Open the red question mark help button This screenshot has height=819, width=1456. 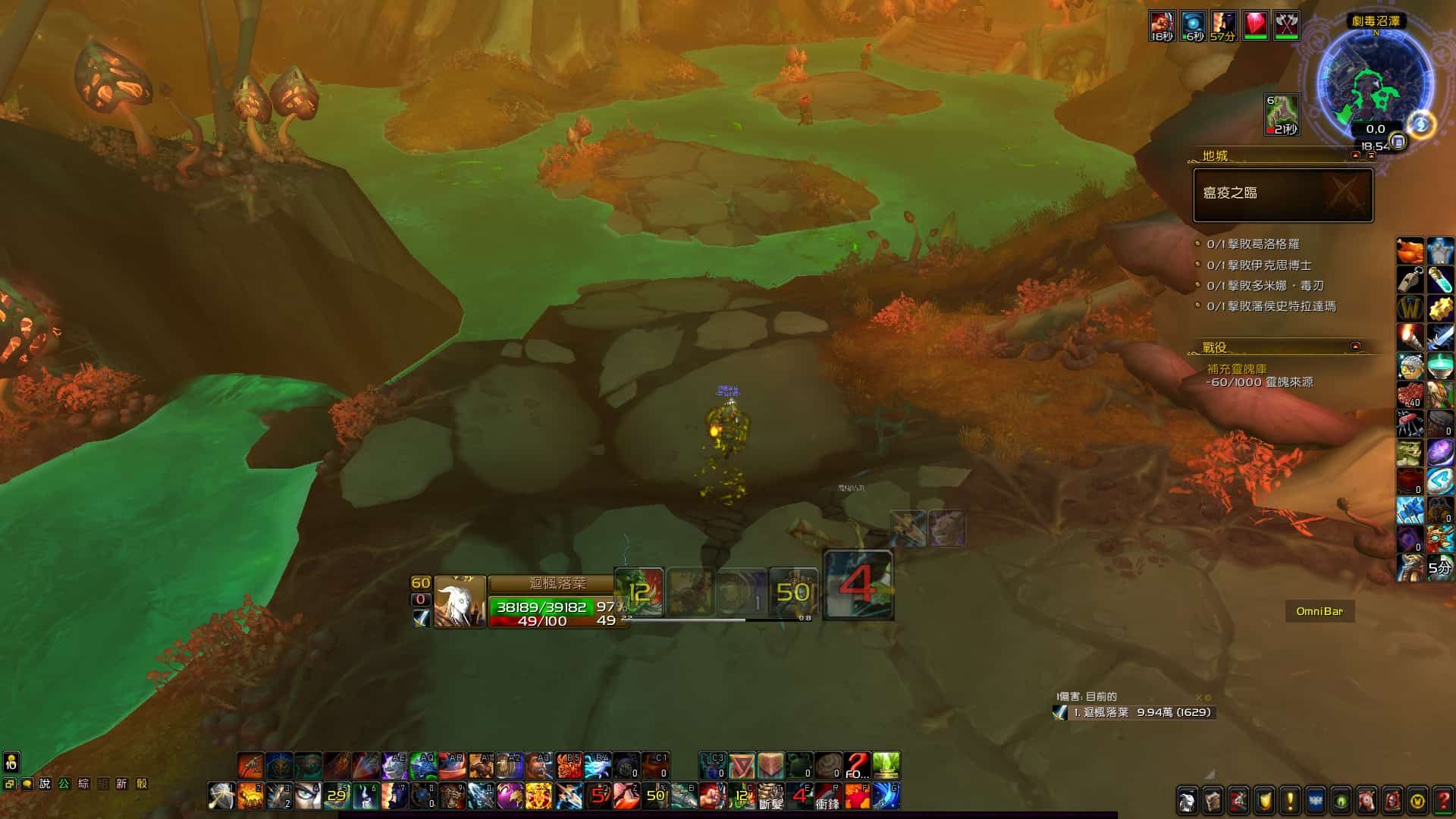[1443, 801]
